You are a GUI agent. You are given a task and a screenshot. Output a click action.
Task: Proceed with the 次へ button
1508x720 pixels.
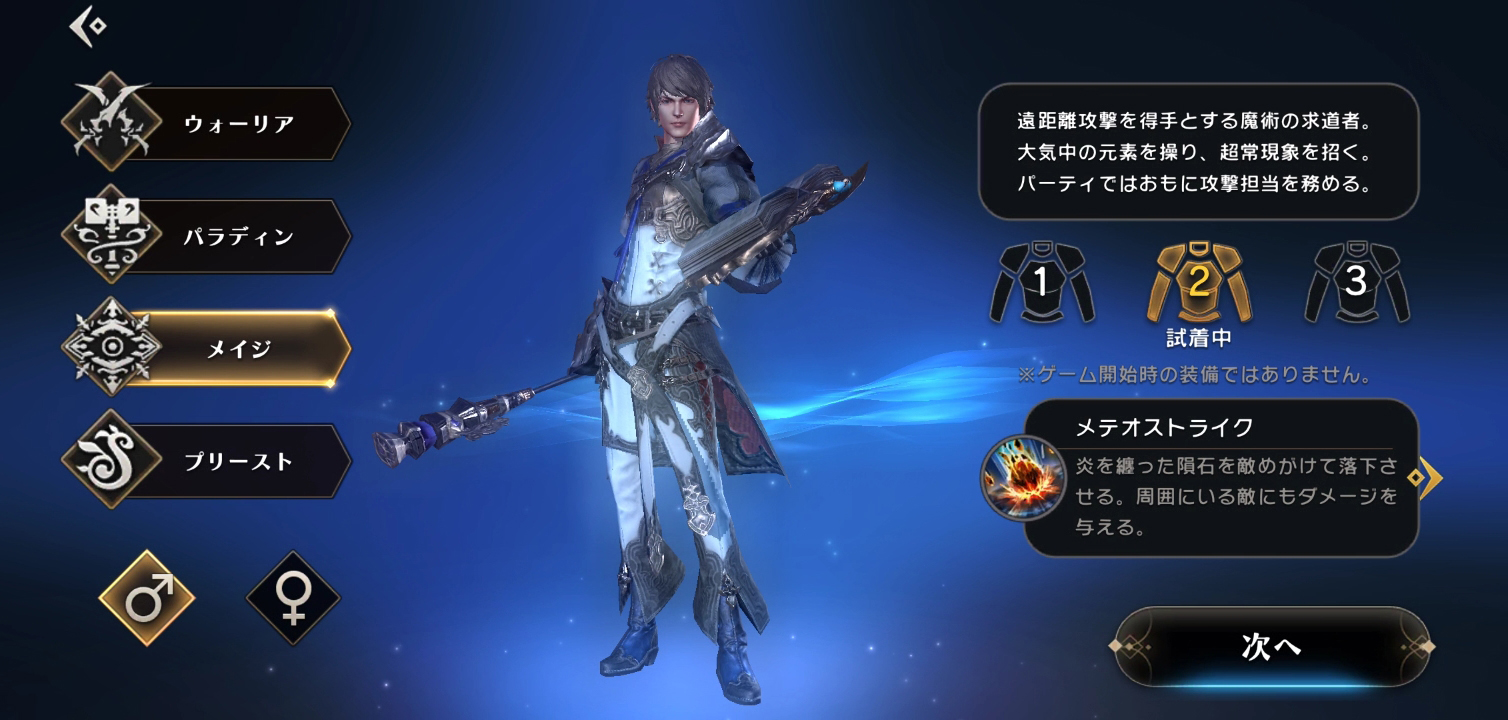pos(1271,647)
